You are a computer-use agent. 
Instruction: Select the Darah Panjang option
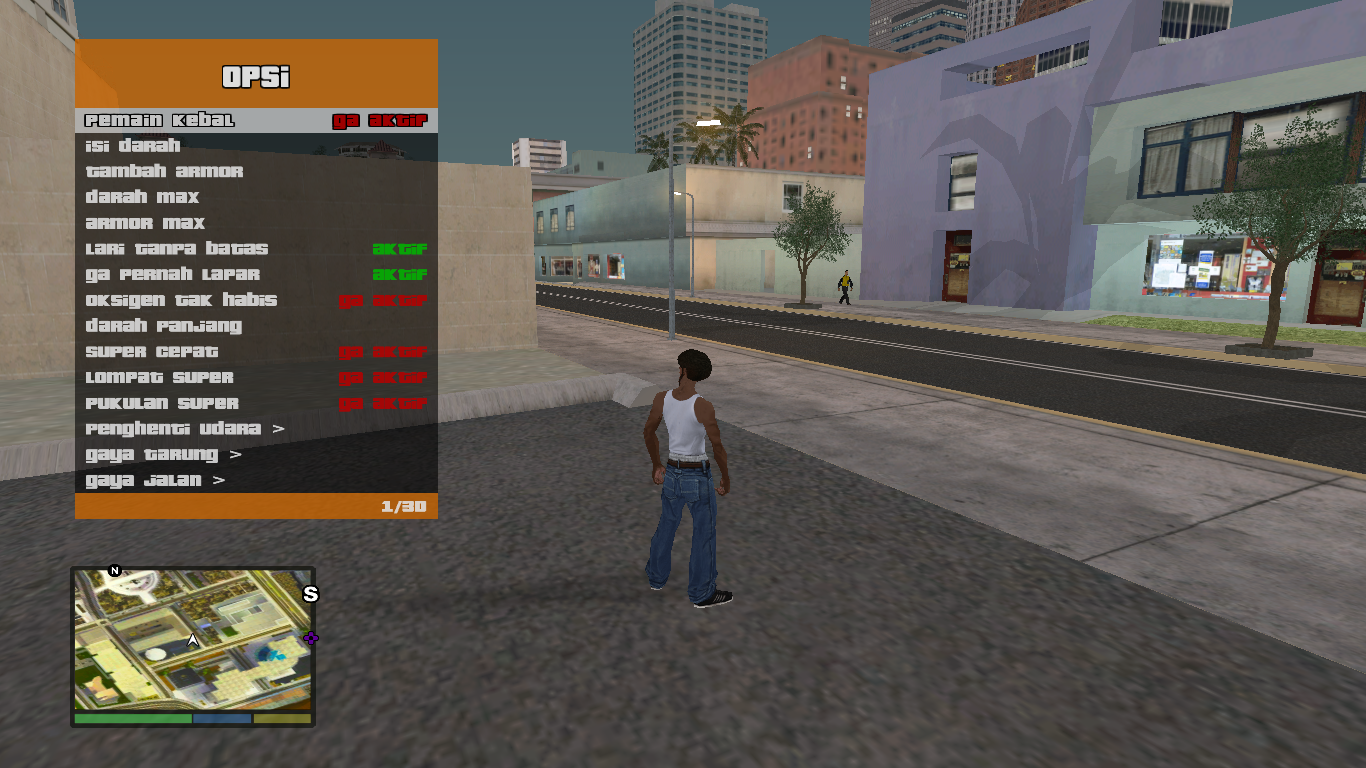tap(255, 326)
